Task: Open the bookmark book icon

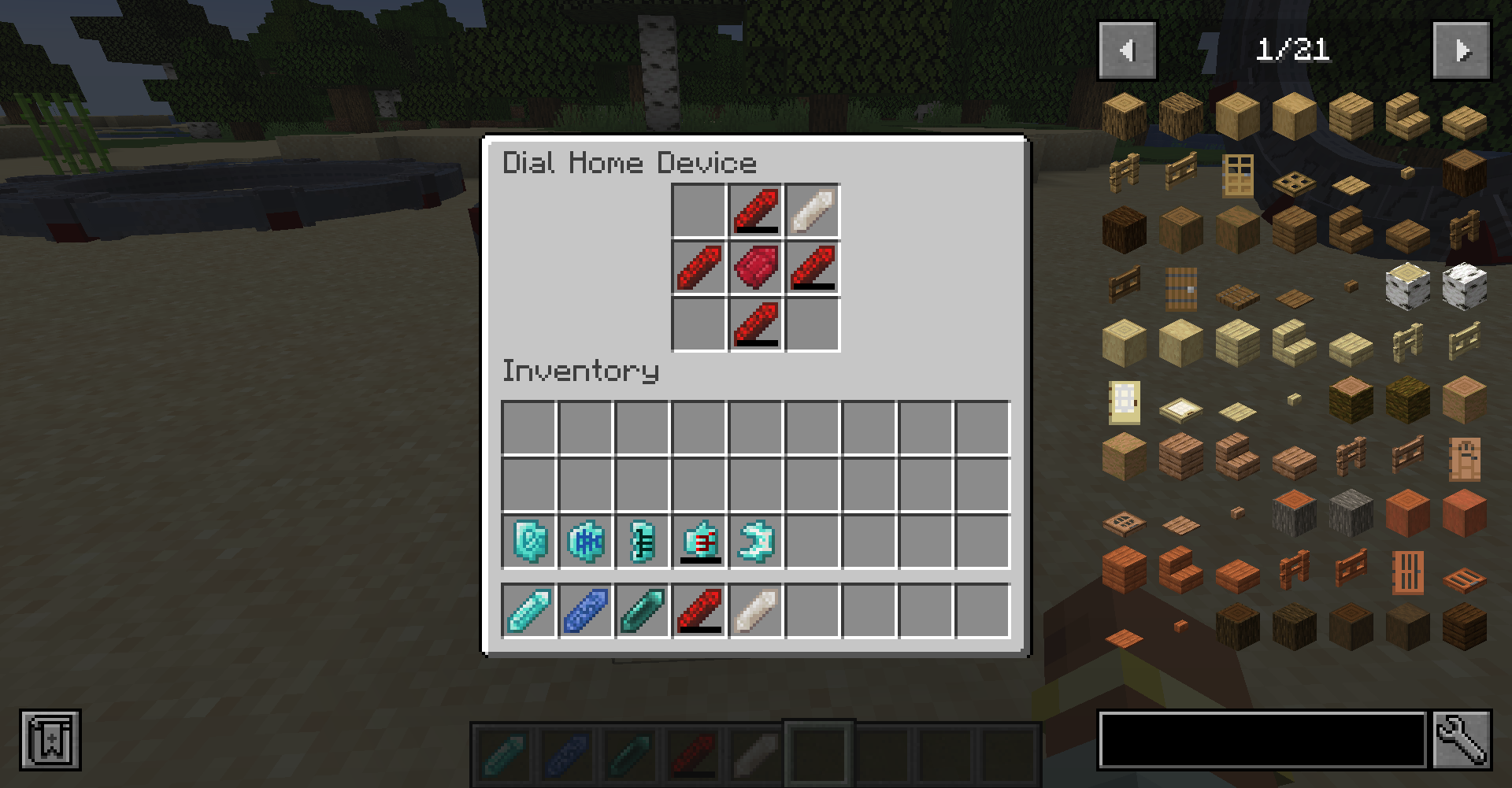Action: pyautogui.click(x=50, y=740)
